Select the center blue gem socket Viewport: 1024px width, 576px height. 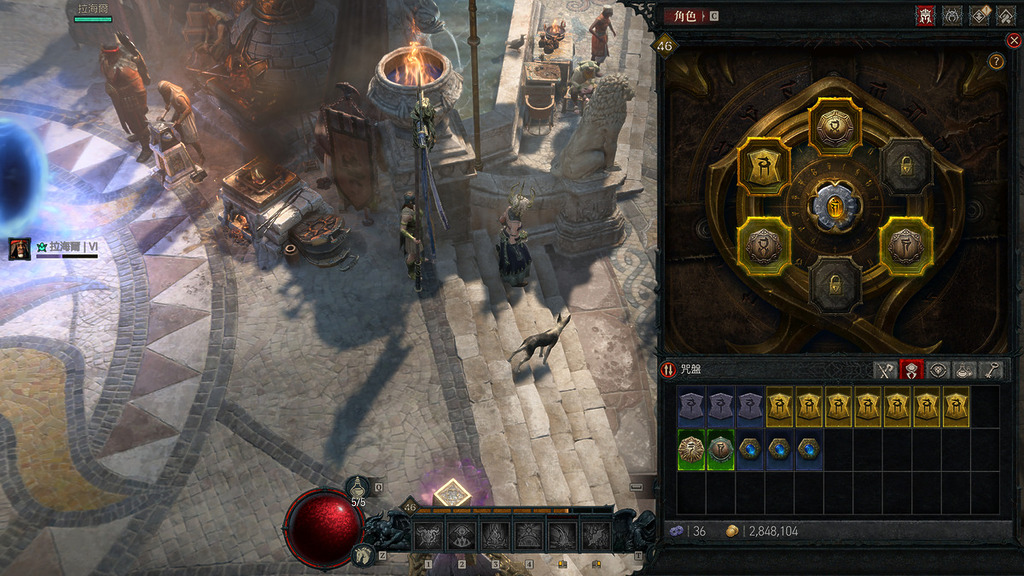[834, 206]
